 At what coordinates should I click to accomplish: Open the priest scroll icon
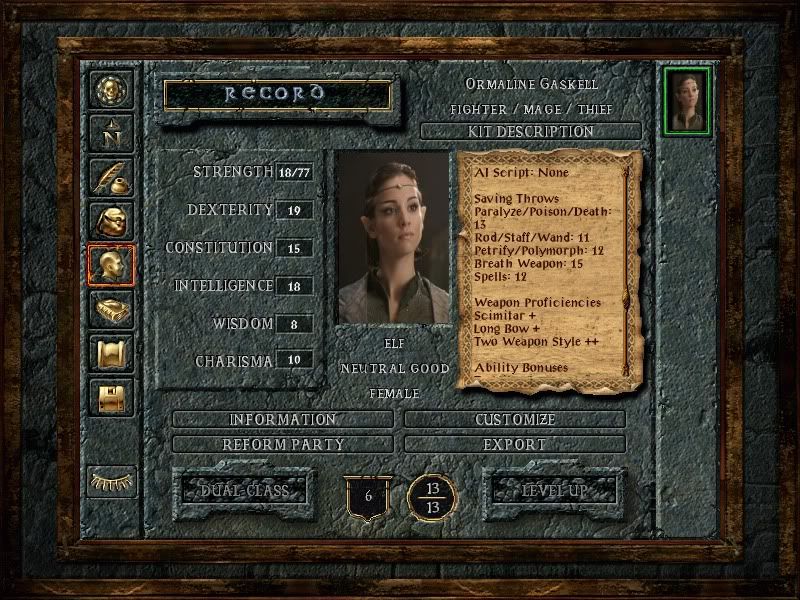point(108,353)
